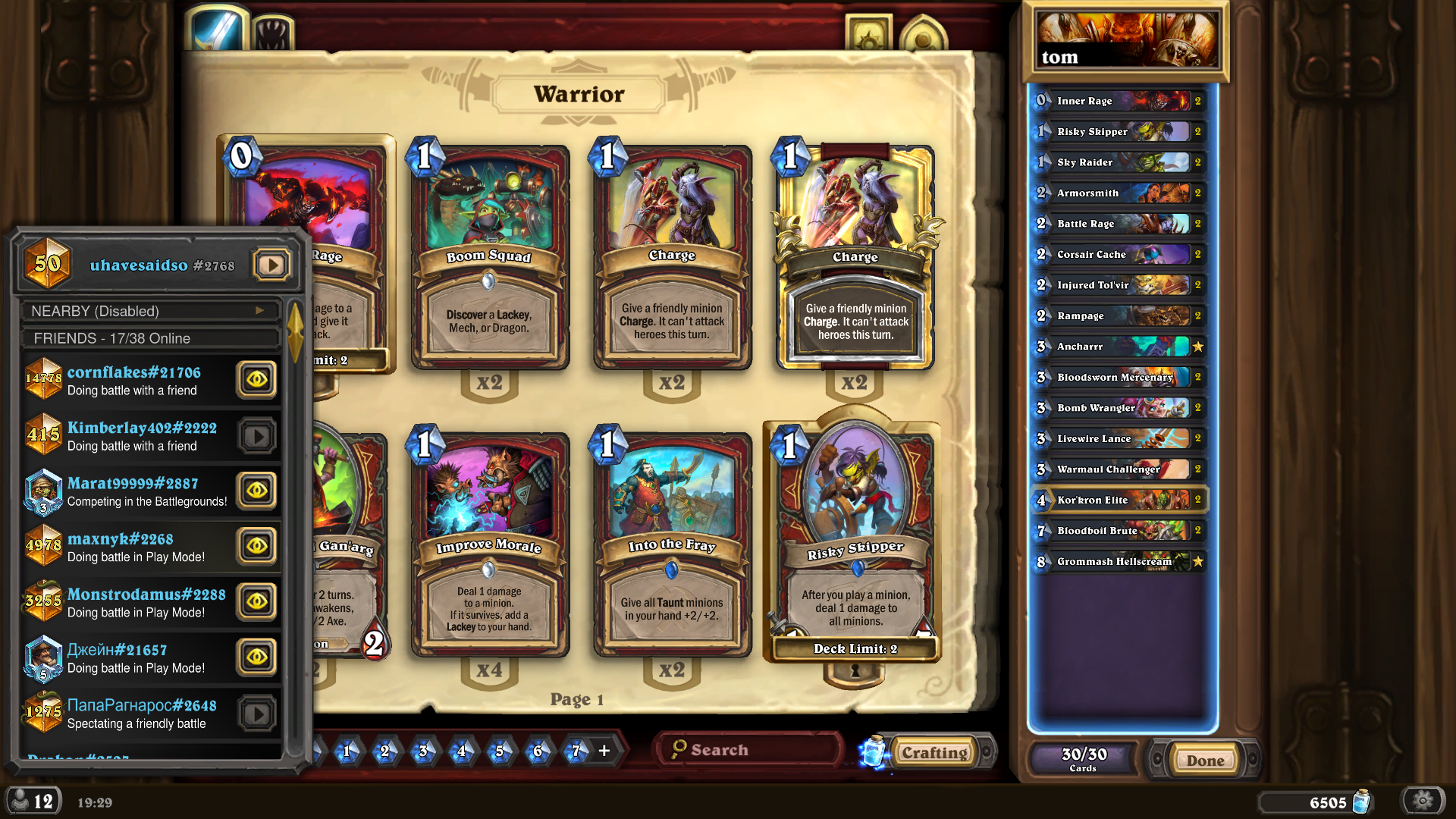Click the search magnifier icon
This screenshot has width=1456, height=819.
point(677,749)
